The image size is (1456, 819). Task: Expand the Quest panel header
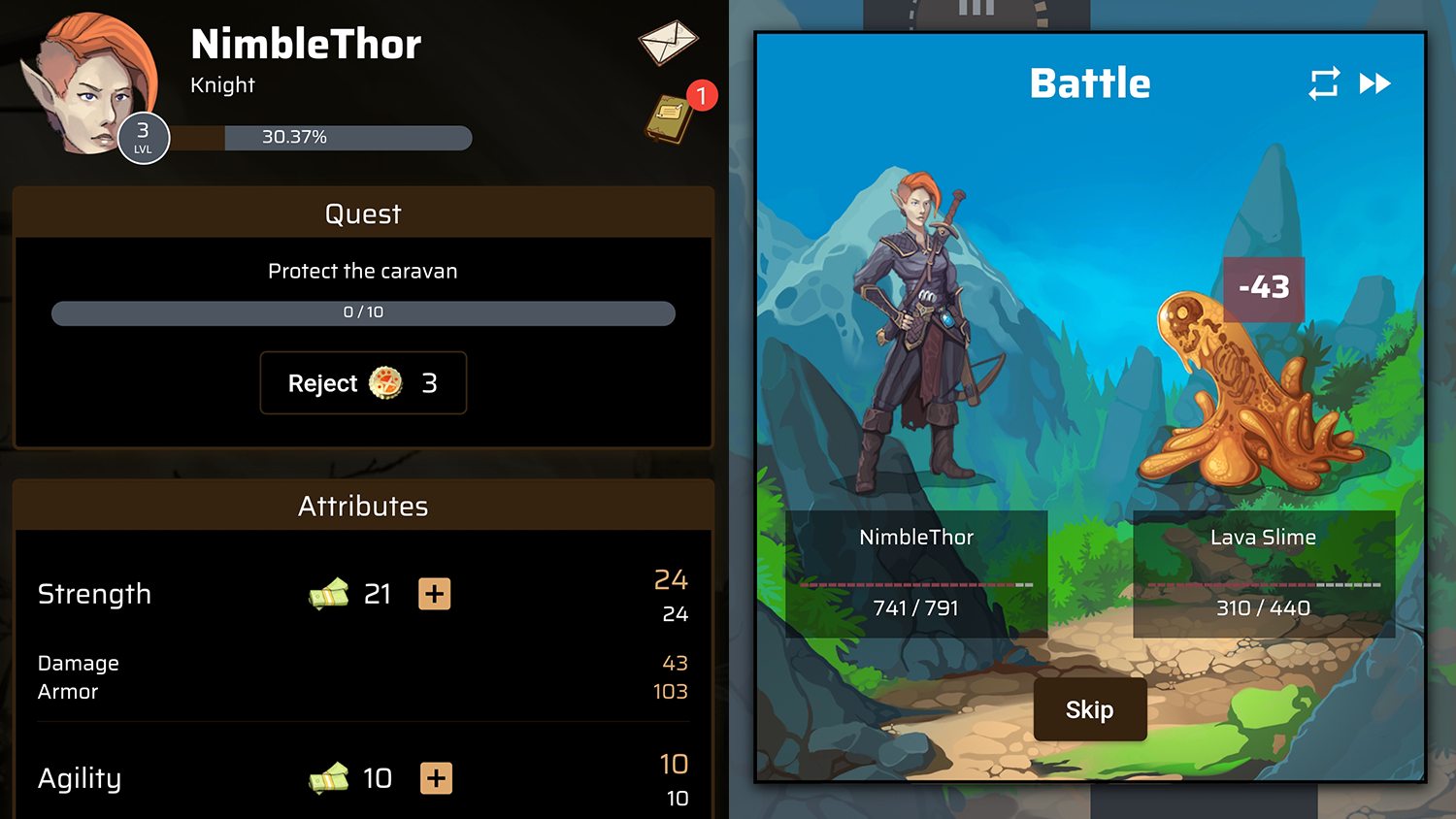point(362,213)
